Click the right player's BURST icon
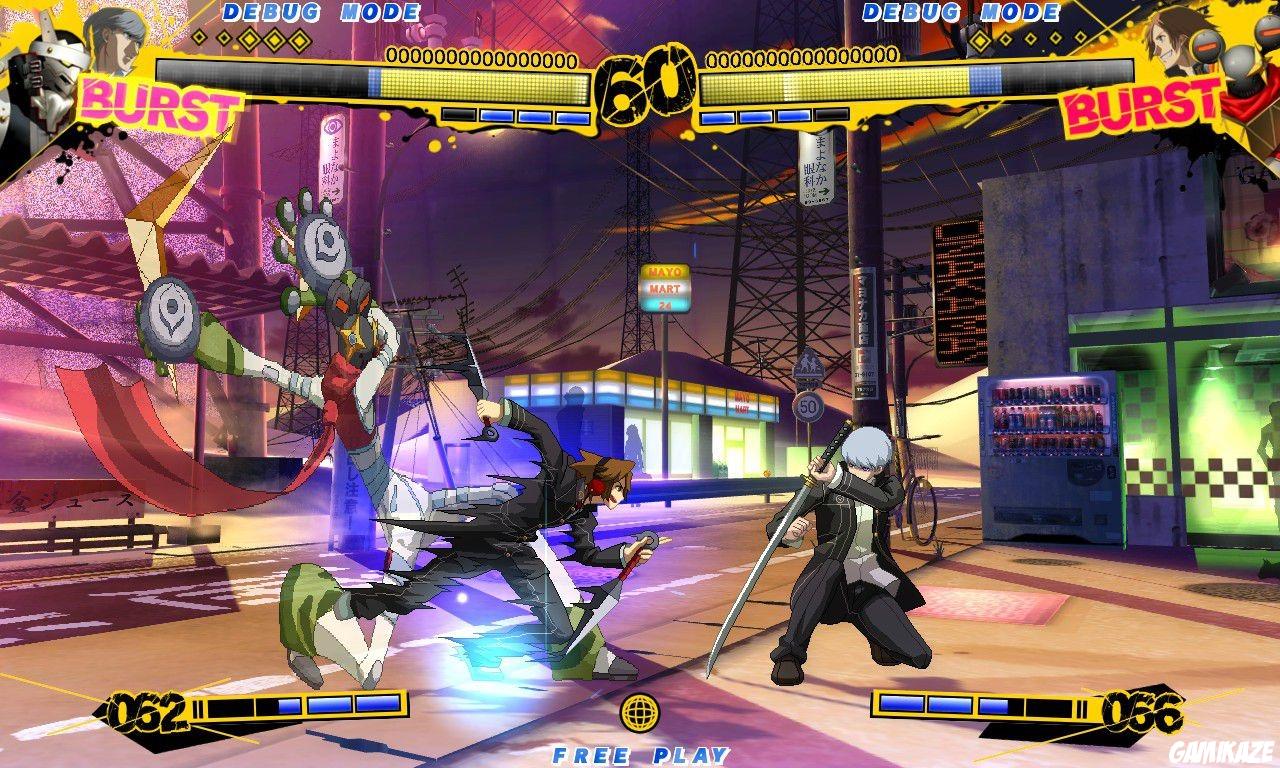1280x768 pixels. (x=1140, y=103)
